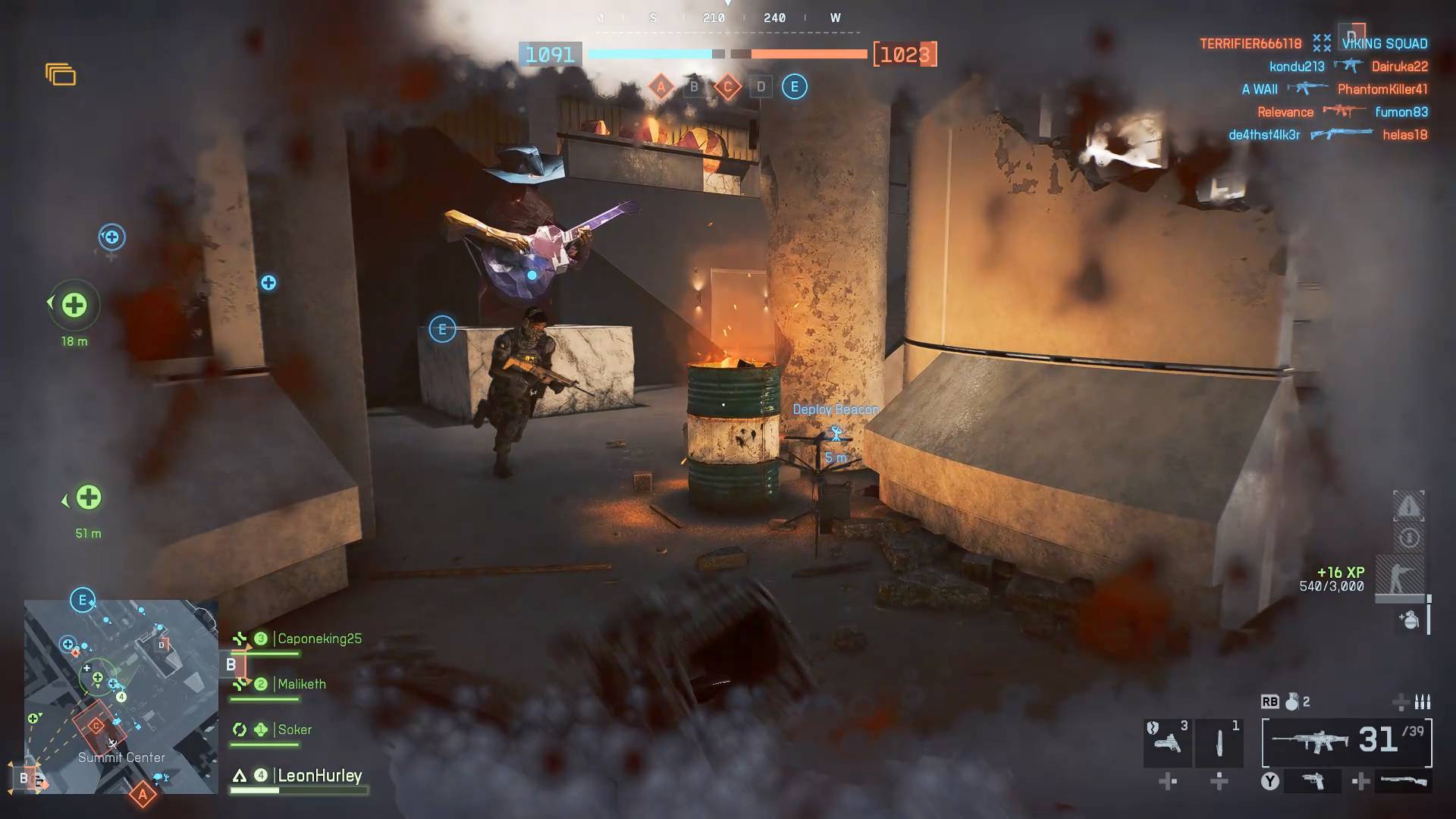Screen dimensions: 1456x819
Task: Select the warning triangle icon on the right edge
Action: pos(1409,507)
